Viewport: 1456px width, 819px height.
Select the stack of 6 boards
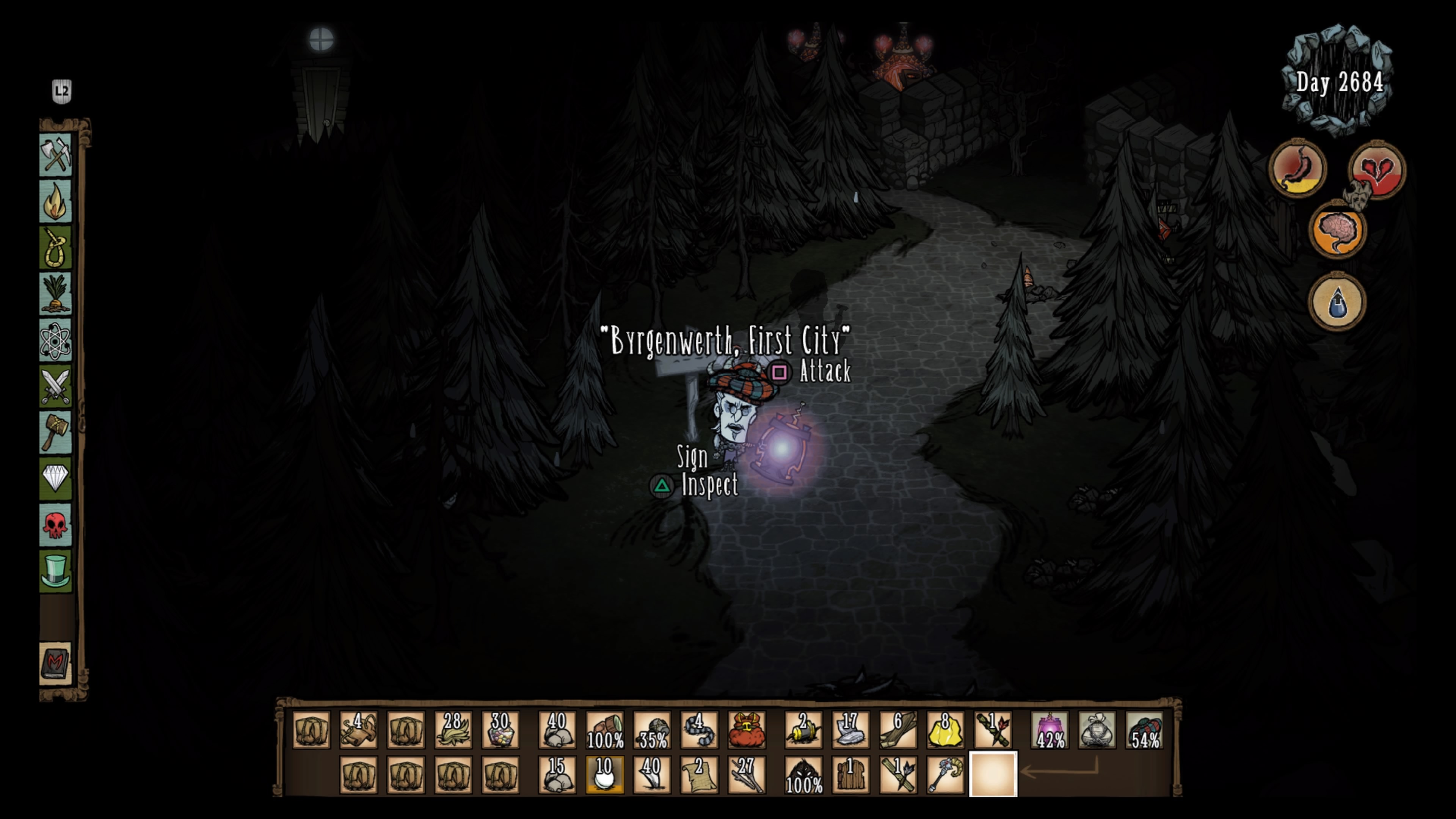tap(897, 730)
